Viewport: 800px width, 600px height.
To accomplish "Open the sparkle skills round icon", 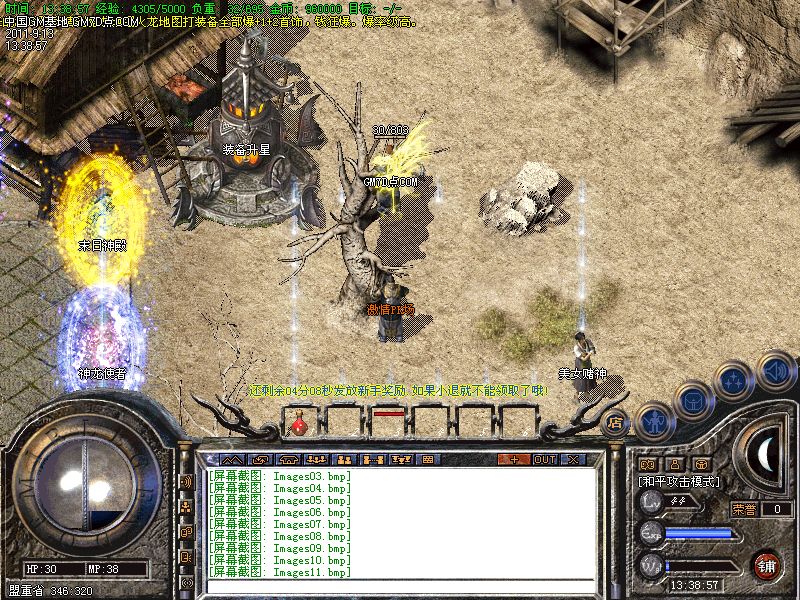I will [x=733, y=381].
